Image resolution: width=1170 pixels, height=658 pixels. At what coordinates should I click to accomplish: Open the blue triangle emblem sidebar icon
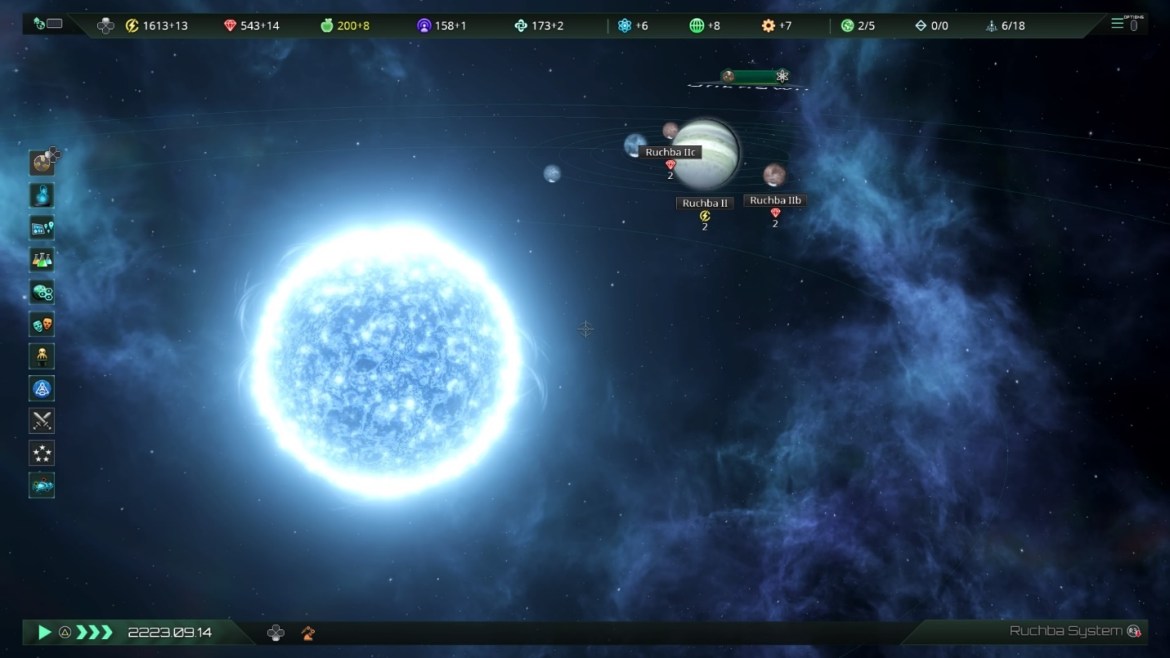pos(42,389)
